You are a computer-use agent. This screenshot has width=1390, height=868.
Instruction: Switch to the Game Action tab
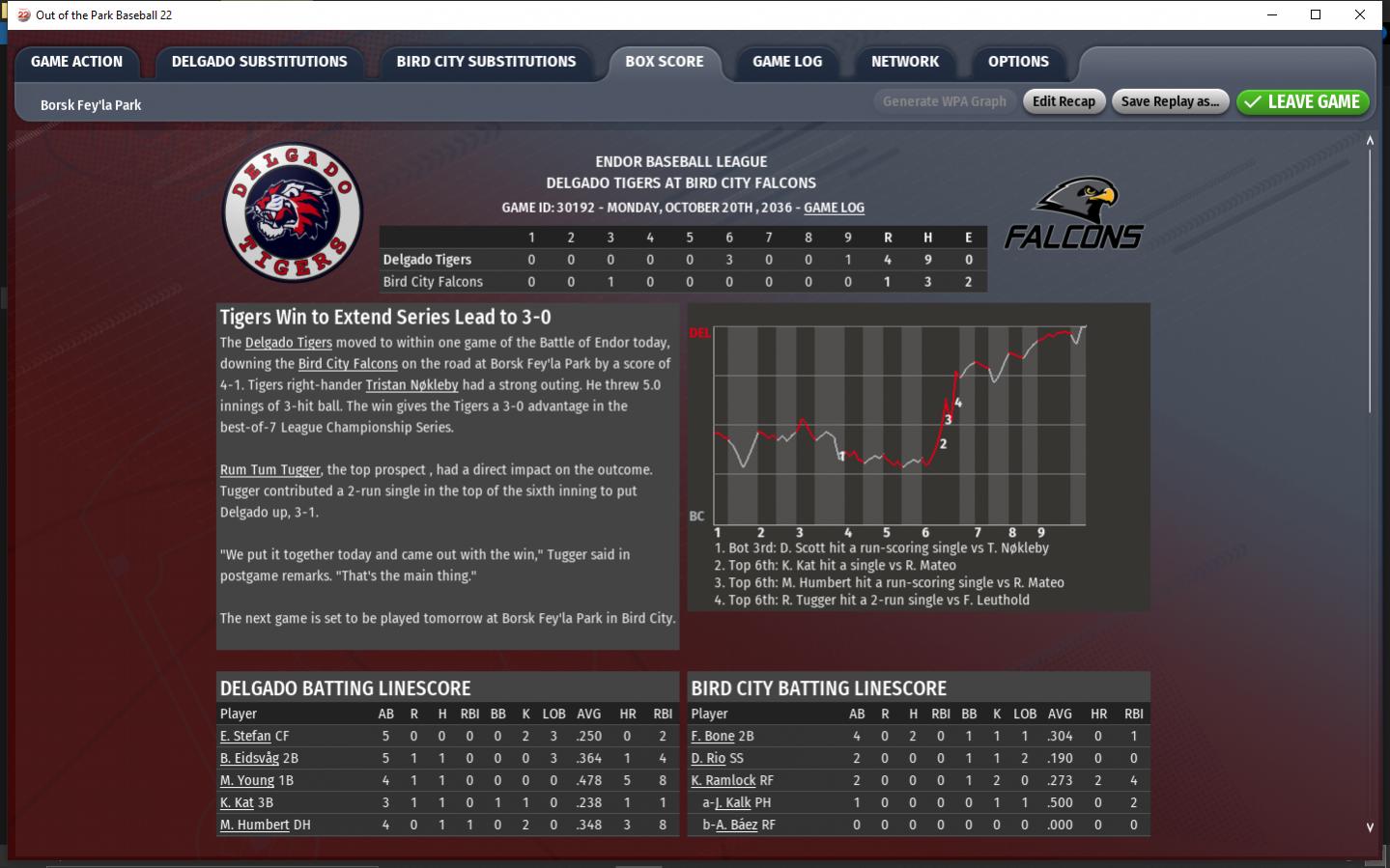tap(76, 62)
